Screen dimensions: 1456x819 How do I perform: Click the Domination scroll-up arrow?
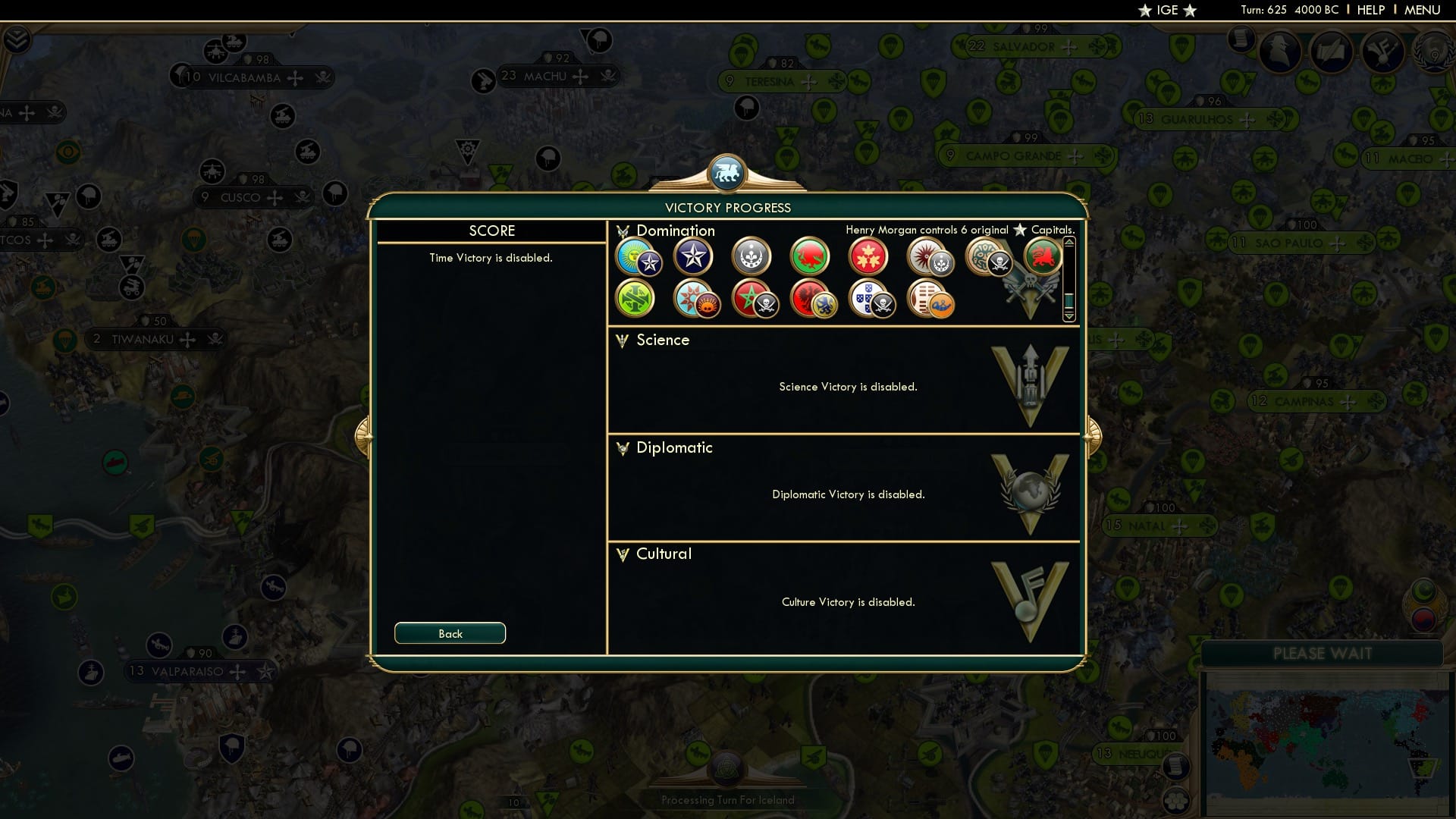pos(1069,242)
